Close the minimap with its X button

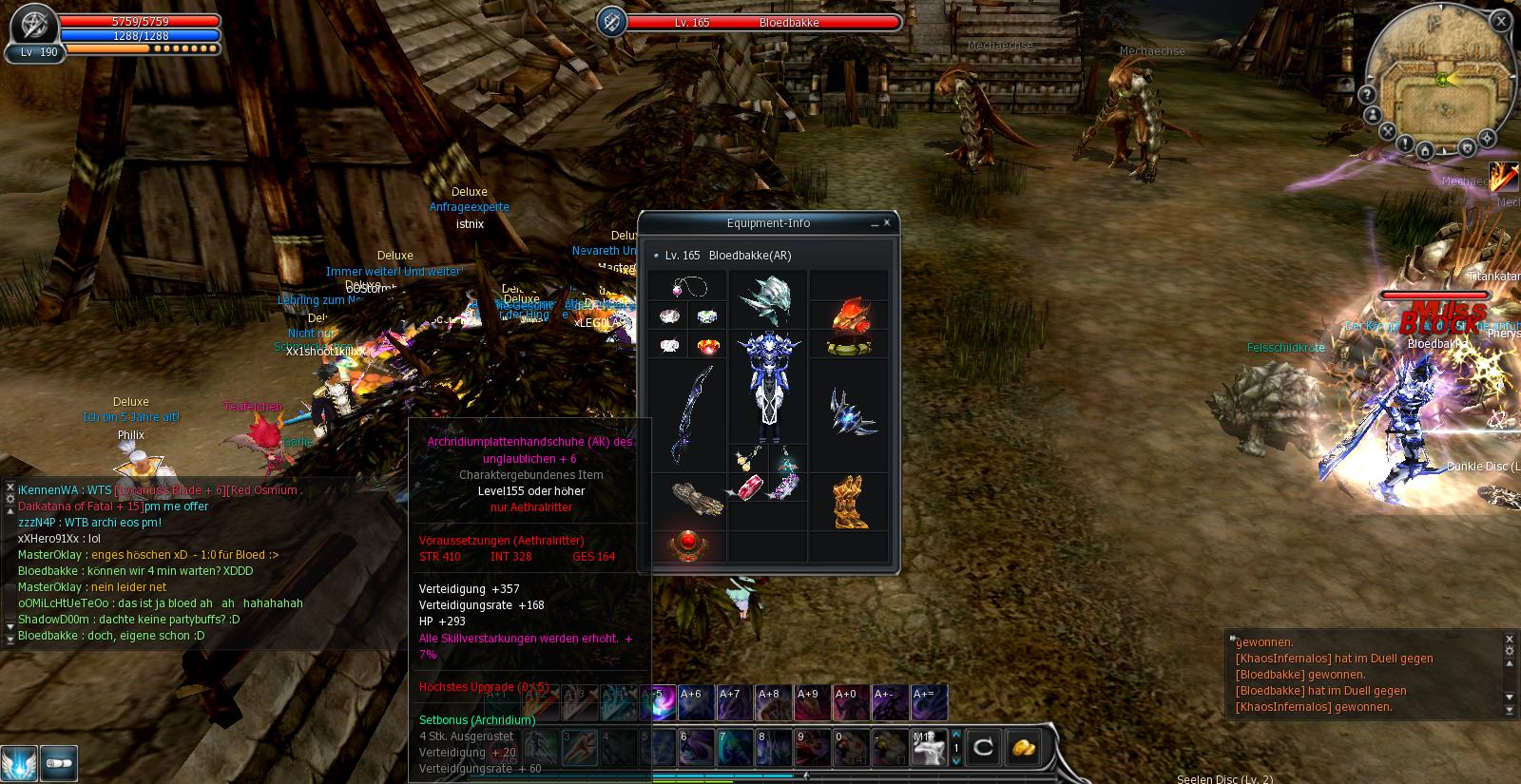coord(1501,21)
